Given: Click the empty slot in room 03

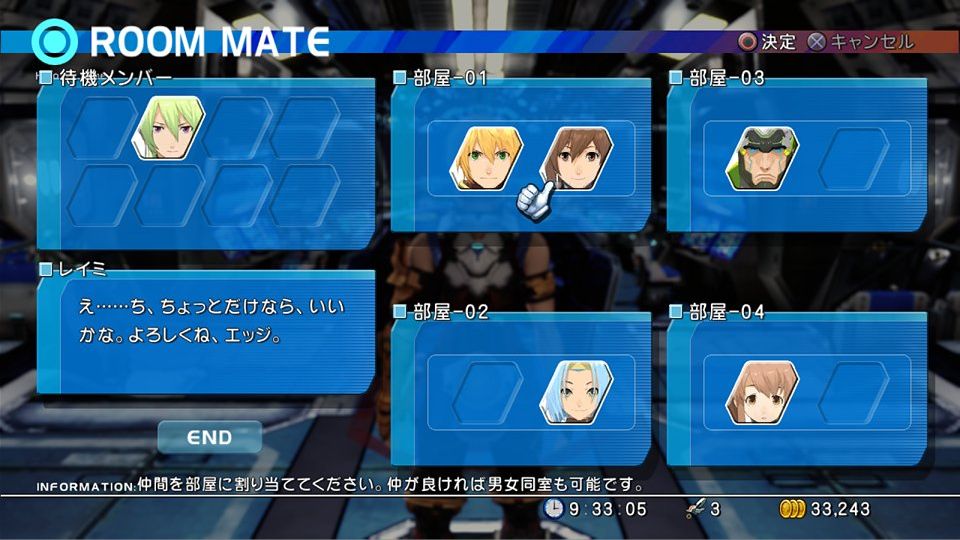Looking at the screenshot, I should [852, 158].
